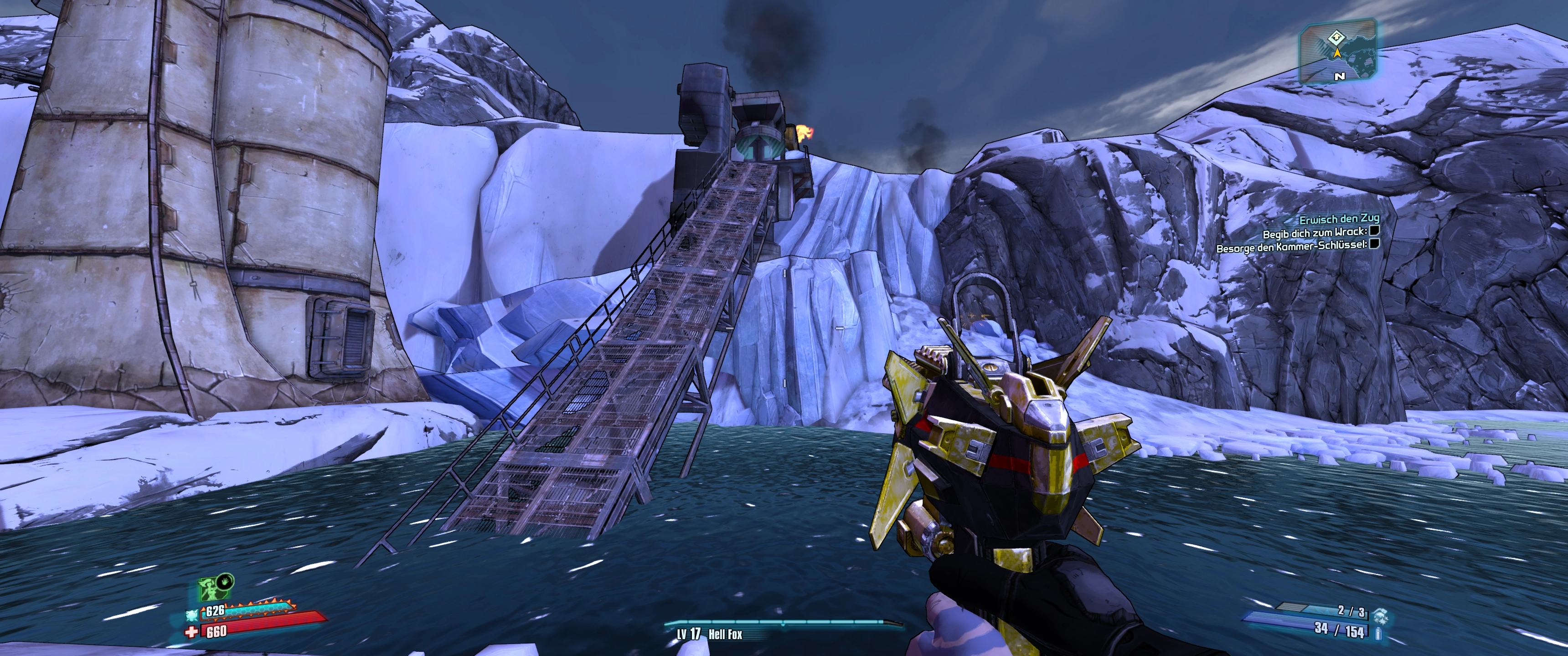Viewport: 1568px width, 656px height.
Task: Tick the 'Begib dich zum Wrack' objective box
Action: [x=1374, y=231]
